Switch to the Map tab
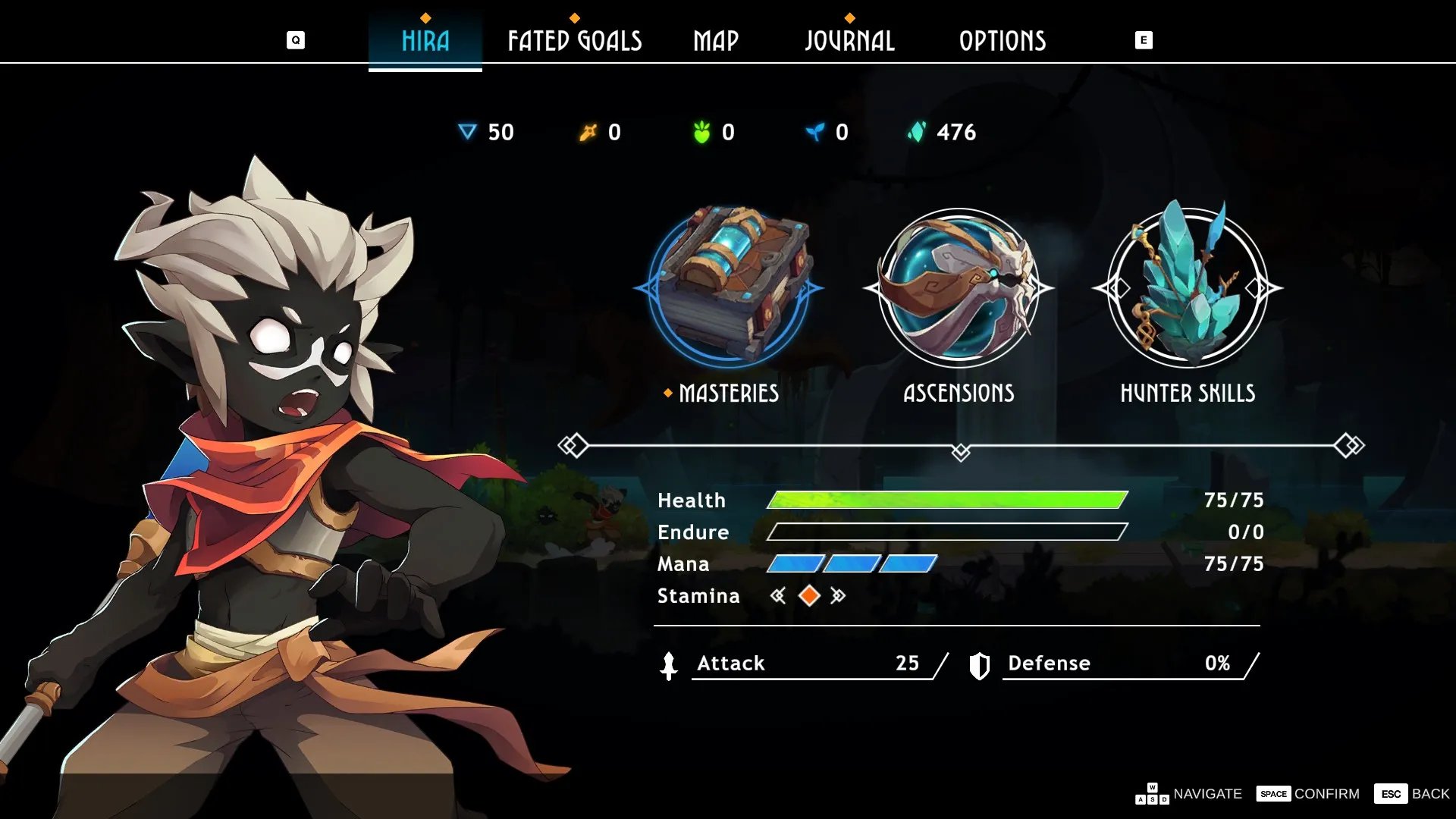 coord(716,41)
